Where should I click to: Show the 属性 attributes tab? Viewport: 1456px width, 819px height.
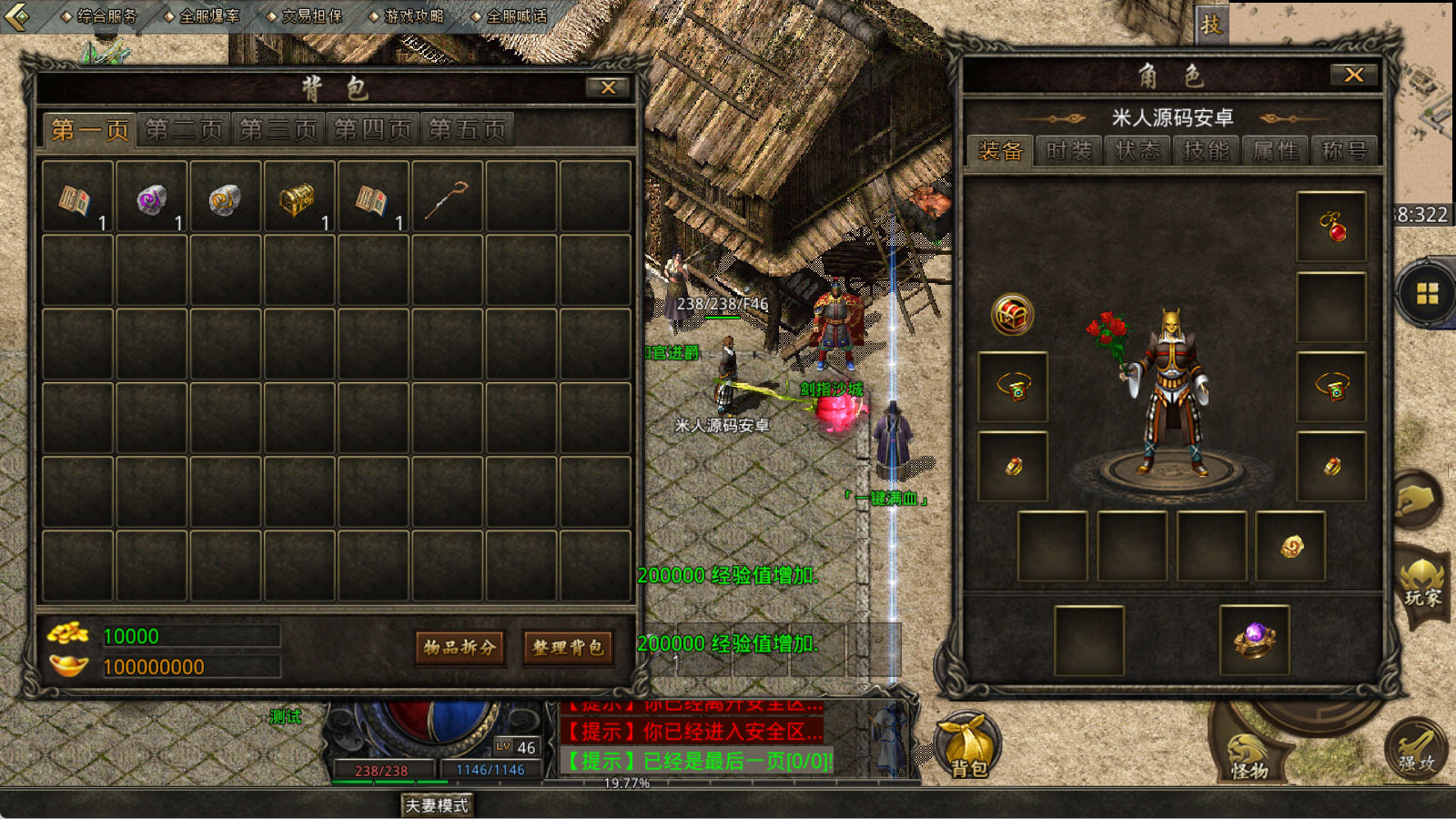pos(1275,151)
